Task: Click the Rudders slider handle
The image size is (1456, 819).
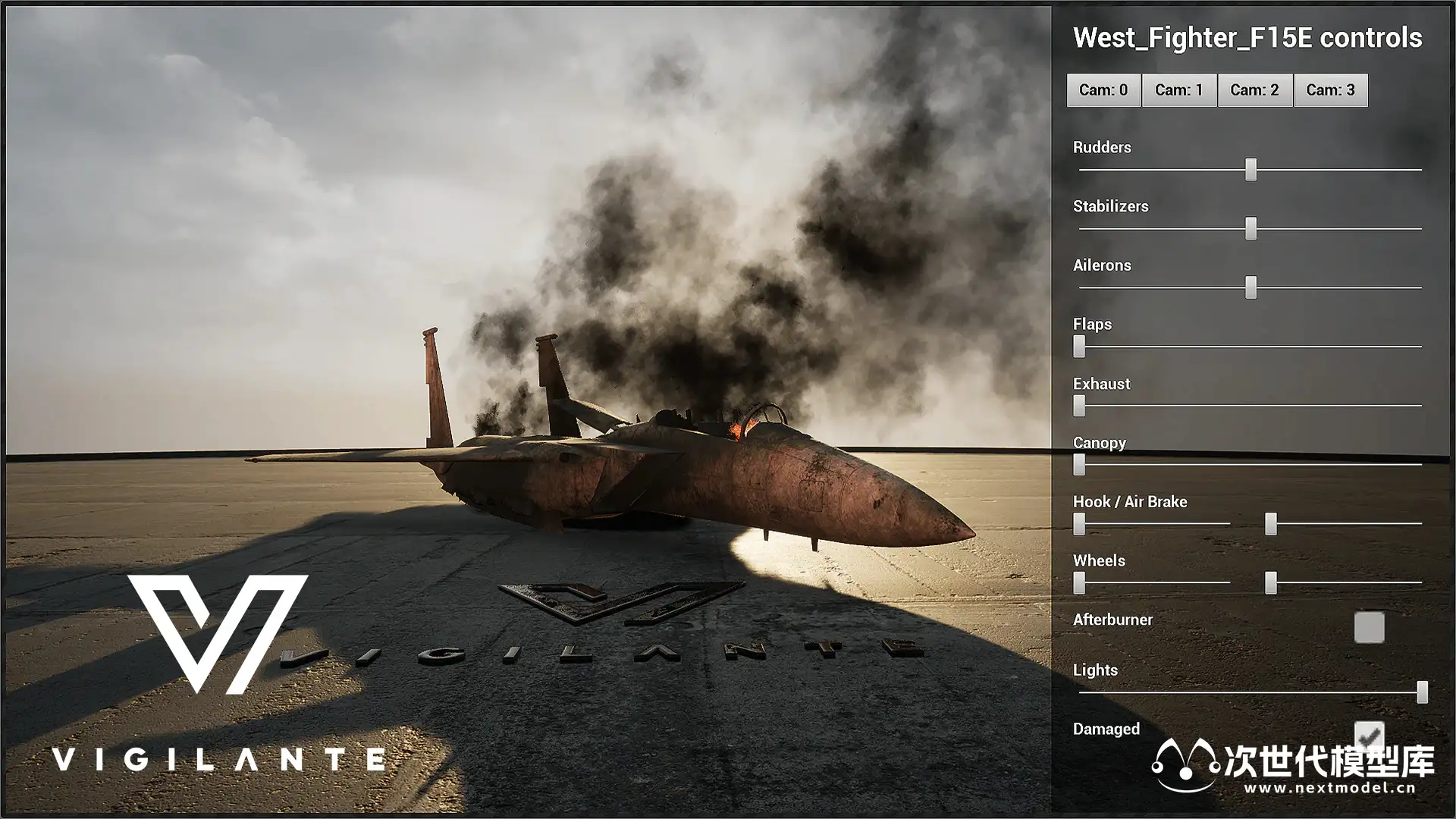Action: tap(1251, 169)
